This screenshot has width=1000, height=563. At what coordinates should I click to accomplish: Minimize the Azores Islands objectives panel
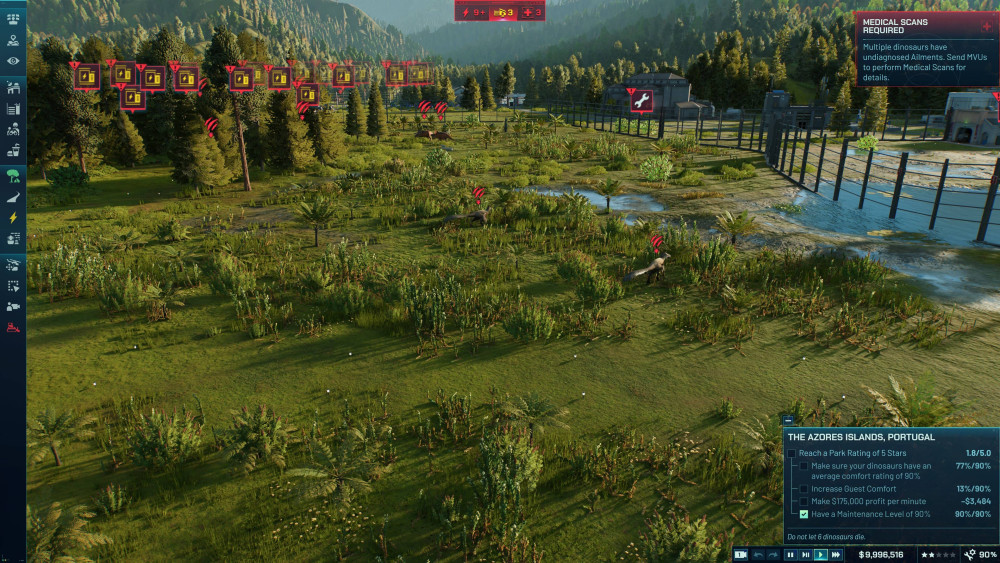click(x=789, y=421)
